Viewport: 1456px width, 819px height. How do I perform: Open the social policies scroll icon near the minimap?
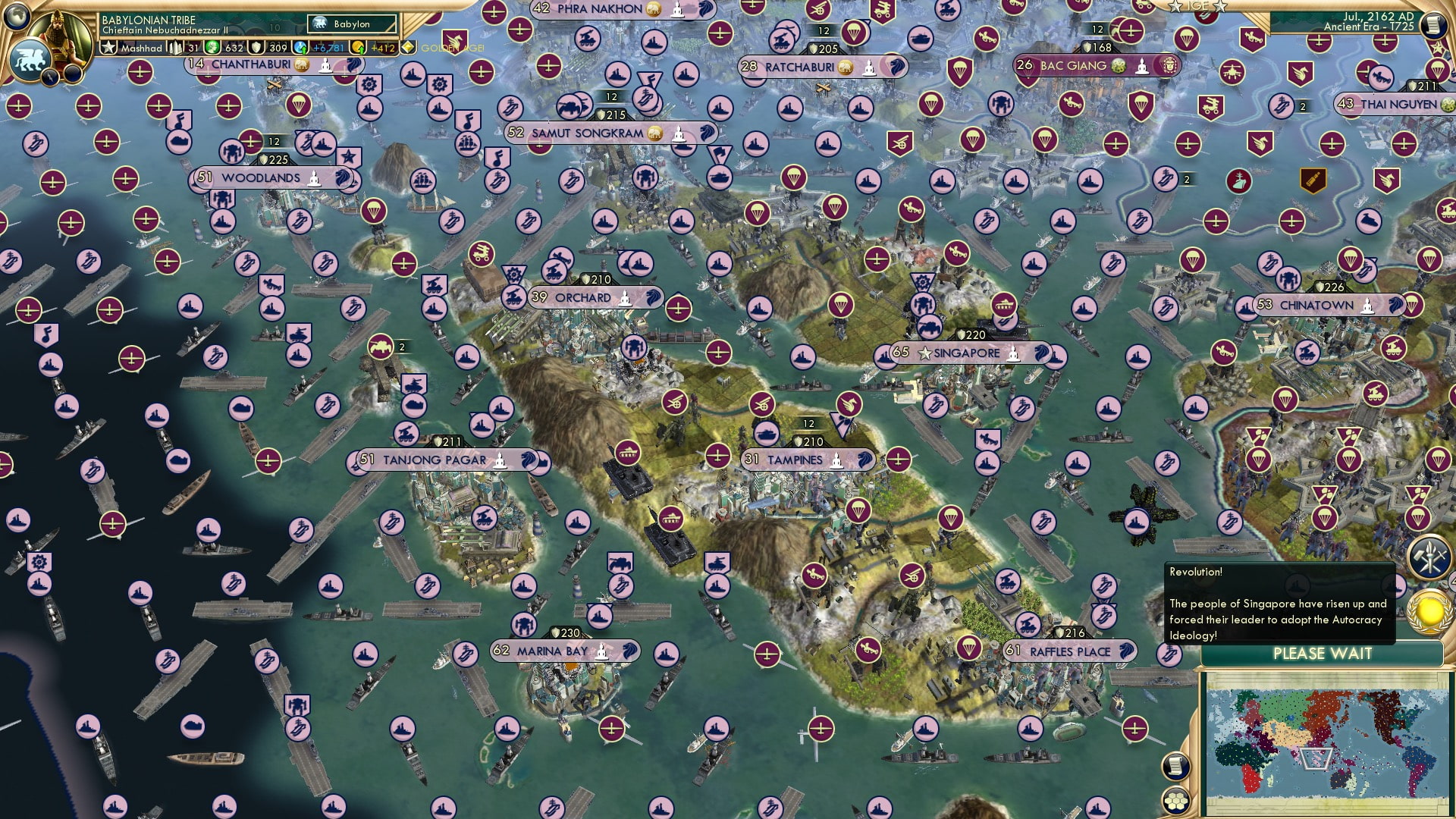click(1175, 767)
